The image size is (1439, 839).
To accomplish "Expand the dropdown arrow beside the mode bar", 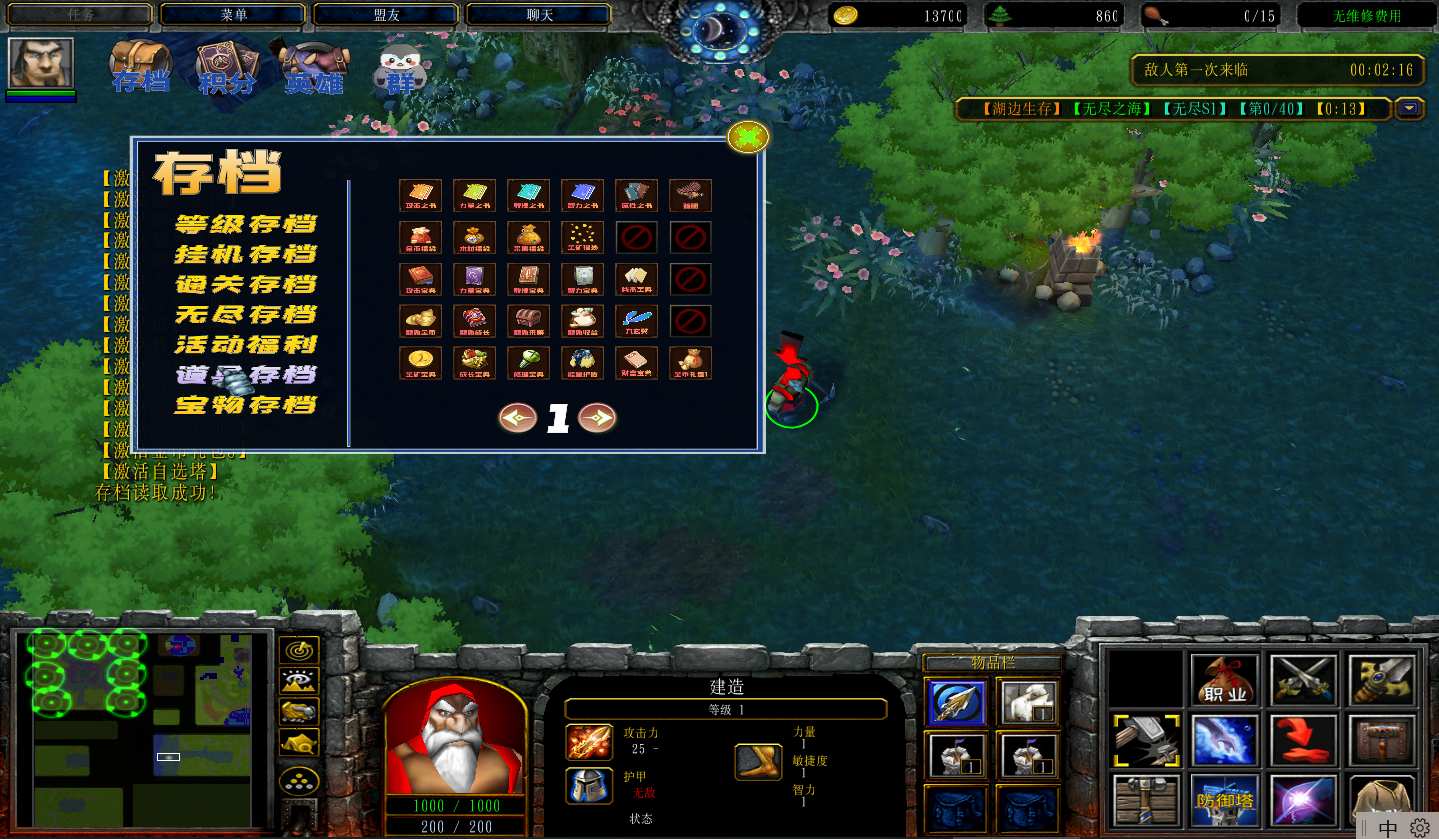I will point(1410,108).
